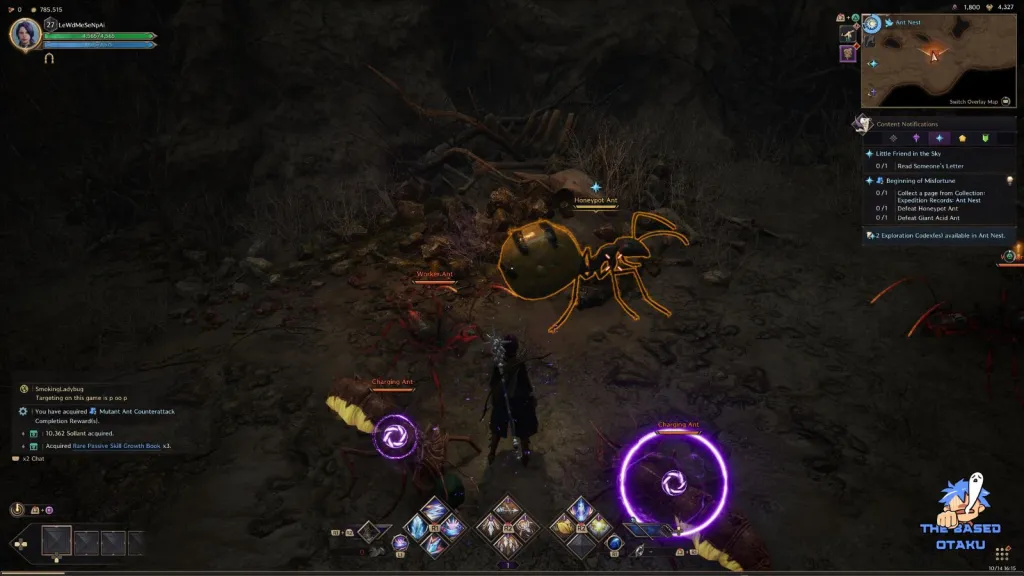The image size is (1024, 576).
Task: Switch to the yellow pentagon notification tab
Action: (x=962, y=138)
